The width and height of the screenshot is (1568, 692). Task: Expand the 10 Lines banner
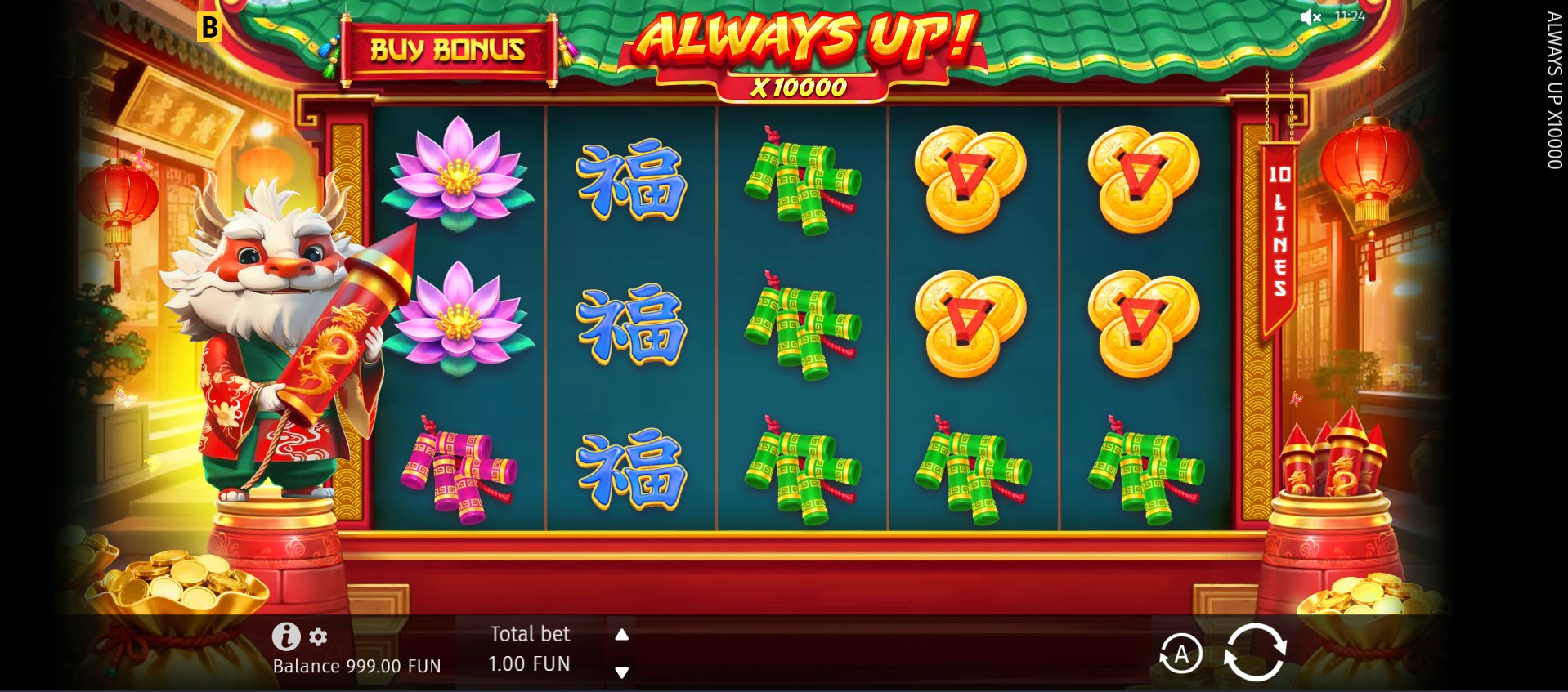[x=1279, y=229]
